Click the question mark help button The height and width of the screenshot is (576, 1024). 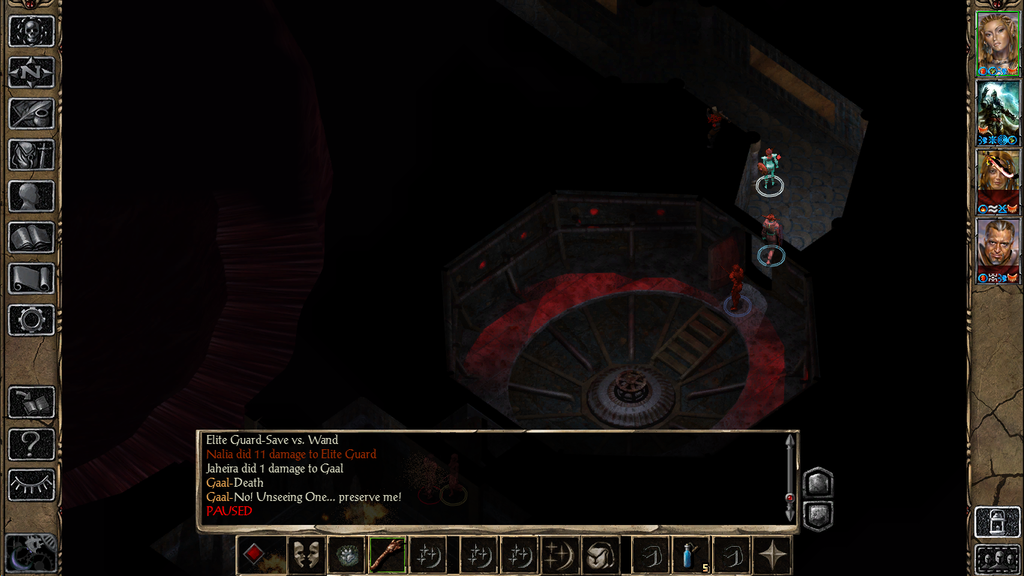[x=31, y=443]
